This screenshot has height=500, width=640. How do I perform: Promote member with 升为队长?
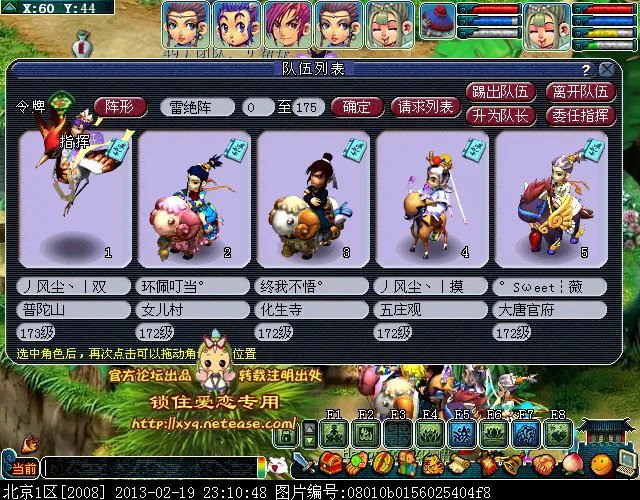pyautogui.click(x=500, y=114)
